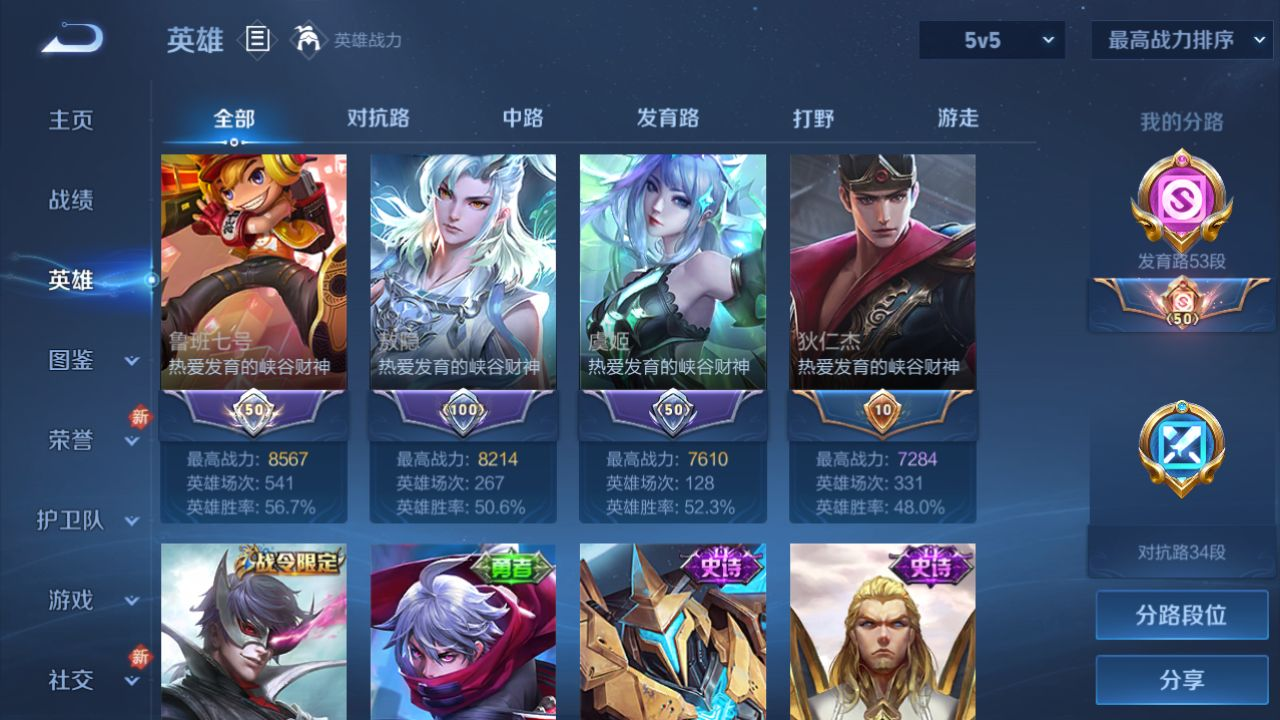Open the 5v5 mode dropdown

pyautogui.click(x=992, y=40)
